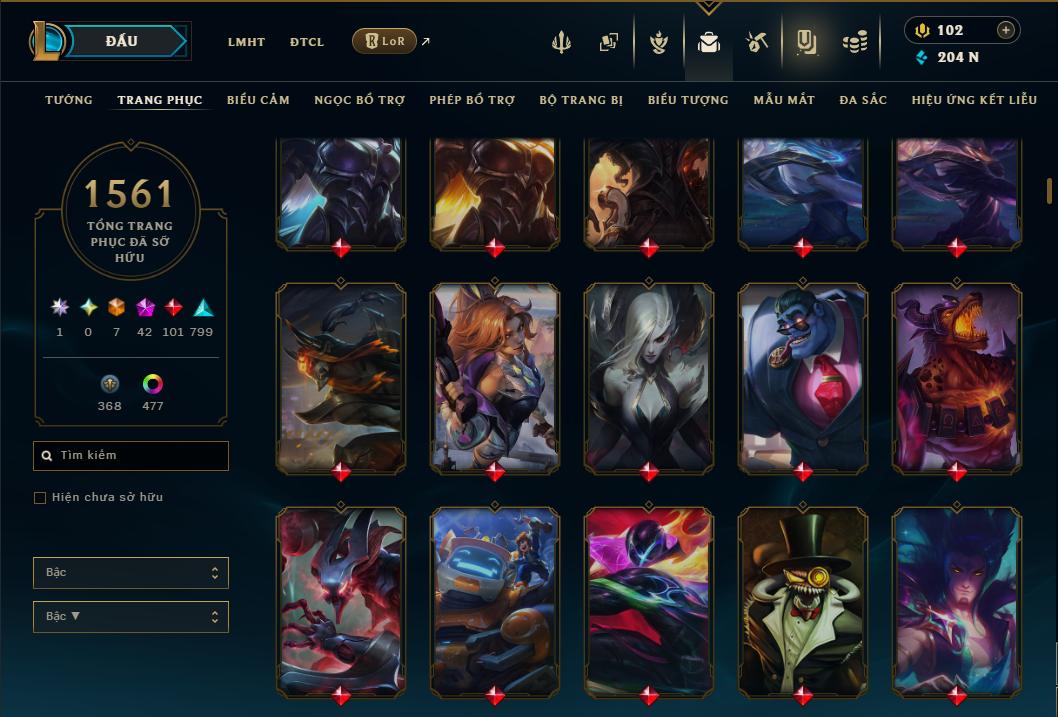Screen dimensions: 1058x717
Task: Open the LoR launcher button
Action: 384,41
